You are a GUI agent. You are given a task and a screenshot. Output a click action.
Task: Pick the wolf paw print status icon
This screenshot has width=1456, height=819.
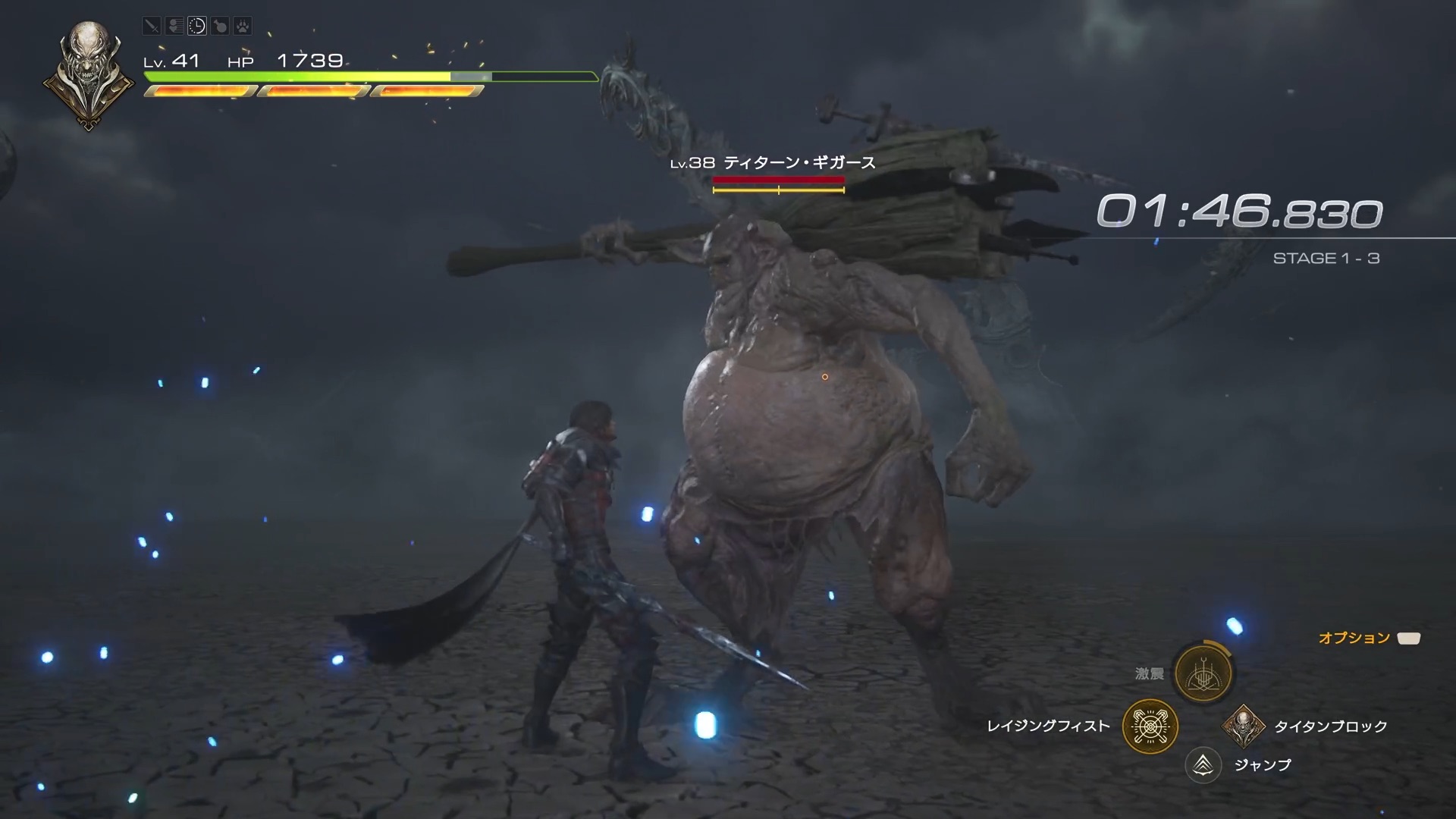coord(242,26)
